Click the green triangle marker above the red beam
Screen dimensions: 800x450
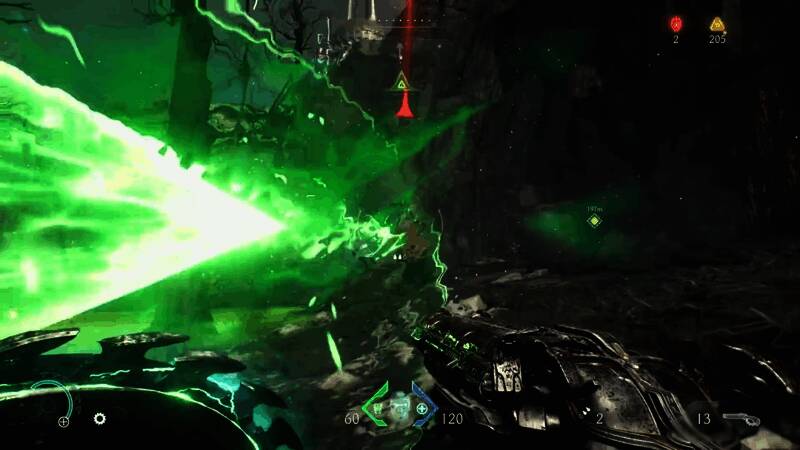pos(403,82)
